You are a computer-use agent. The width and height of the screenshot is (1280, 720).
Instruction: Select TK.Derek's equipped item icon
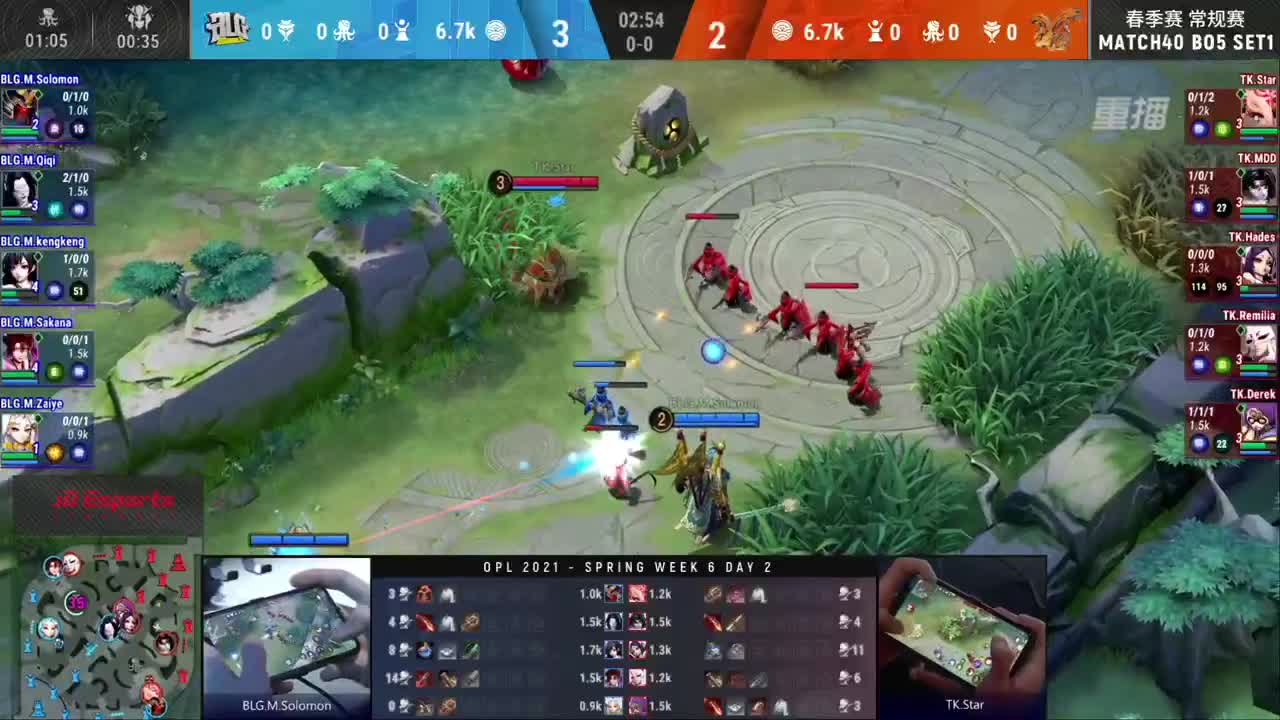pyautogui.click(x=1222, y=441)
